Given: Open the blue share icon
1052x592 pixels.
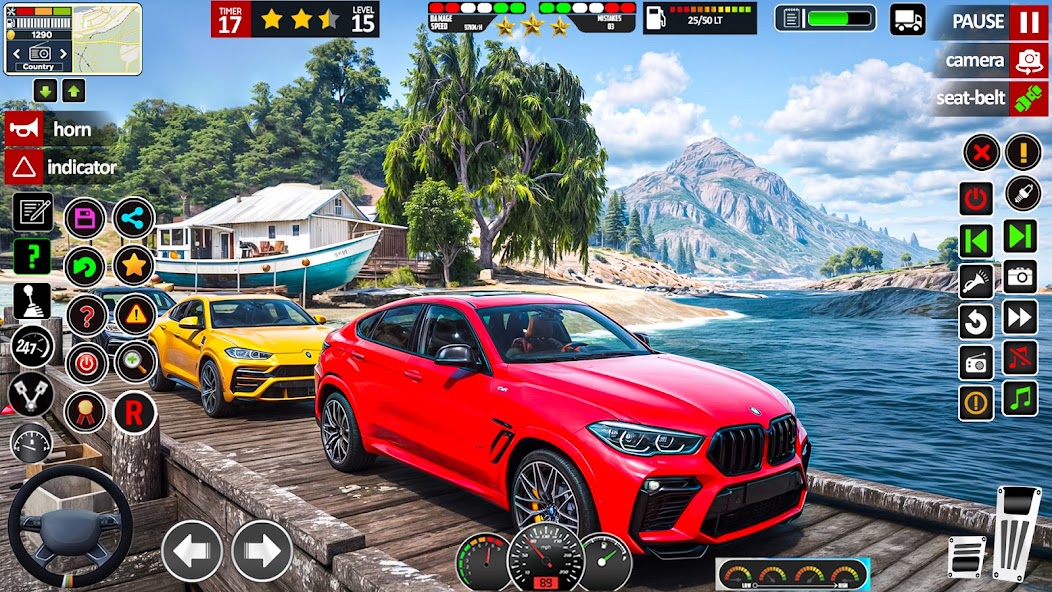Looking at the screenshot, I should (x=133, y=218).
